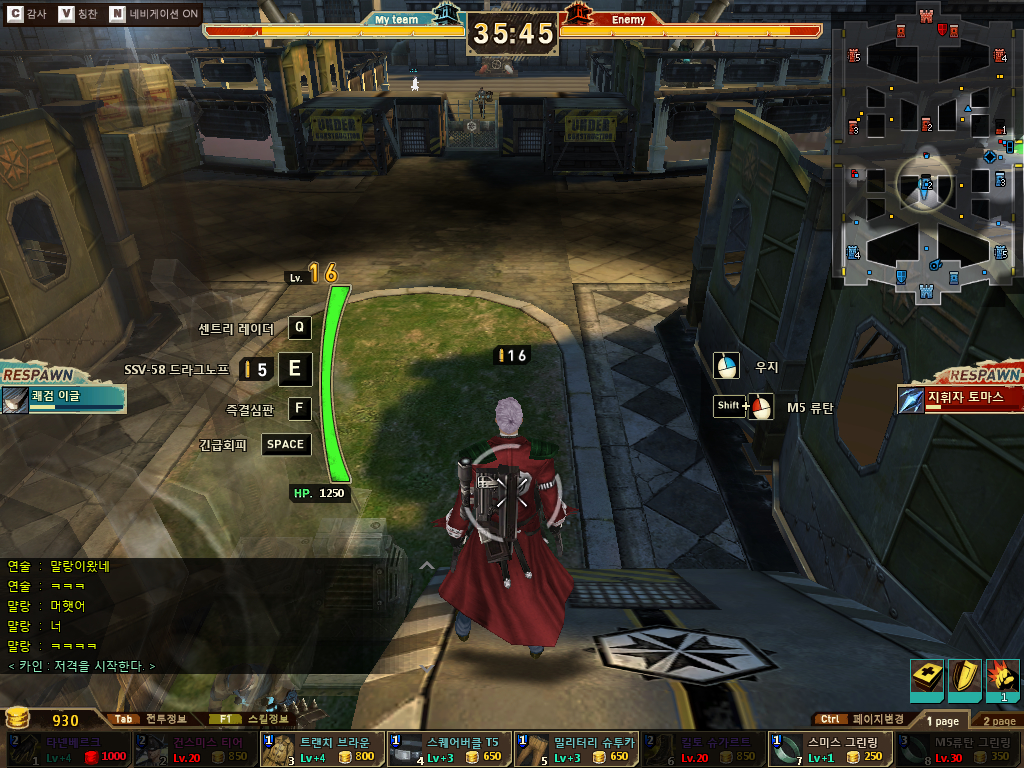Buy the 트랜치 브라운 shop item
The height and width of the screenshot is (768, 1024).
click(321, 749)
